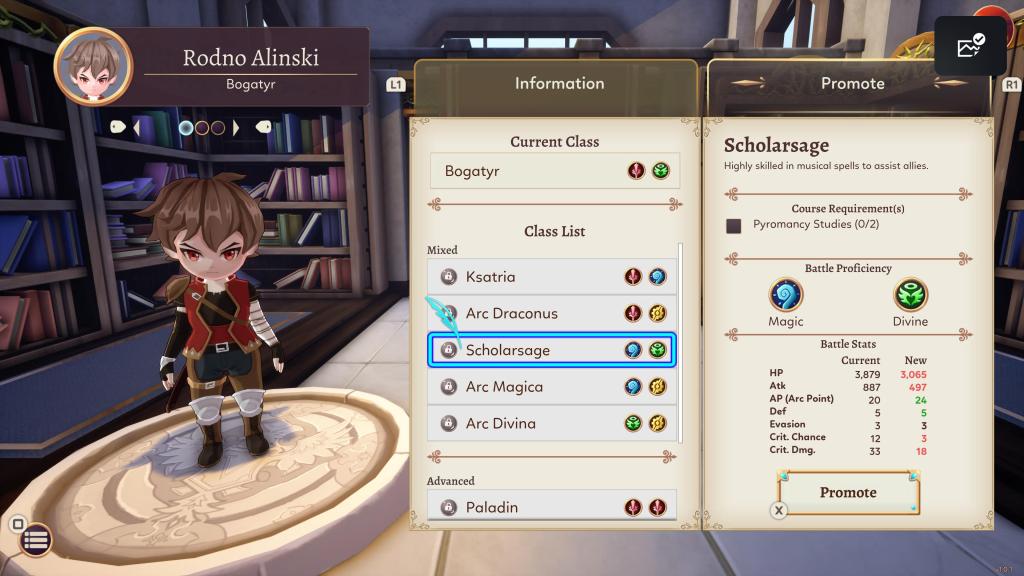The width and height of the screenshot is (1024, 576).
Task: Click the Magic proficiency icon
Action: click(786, 296)
